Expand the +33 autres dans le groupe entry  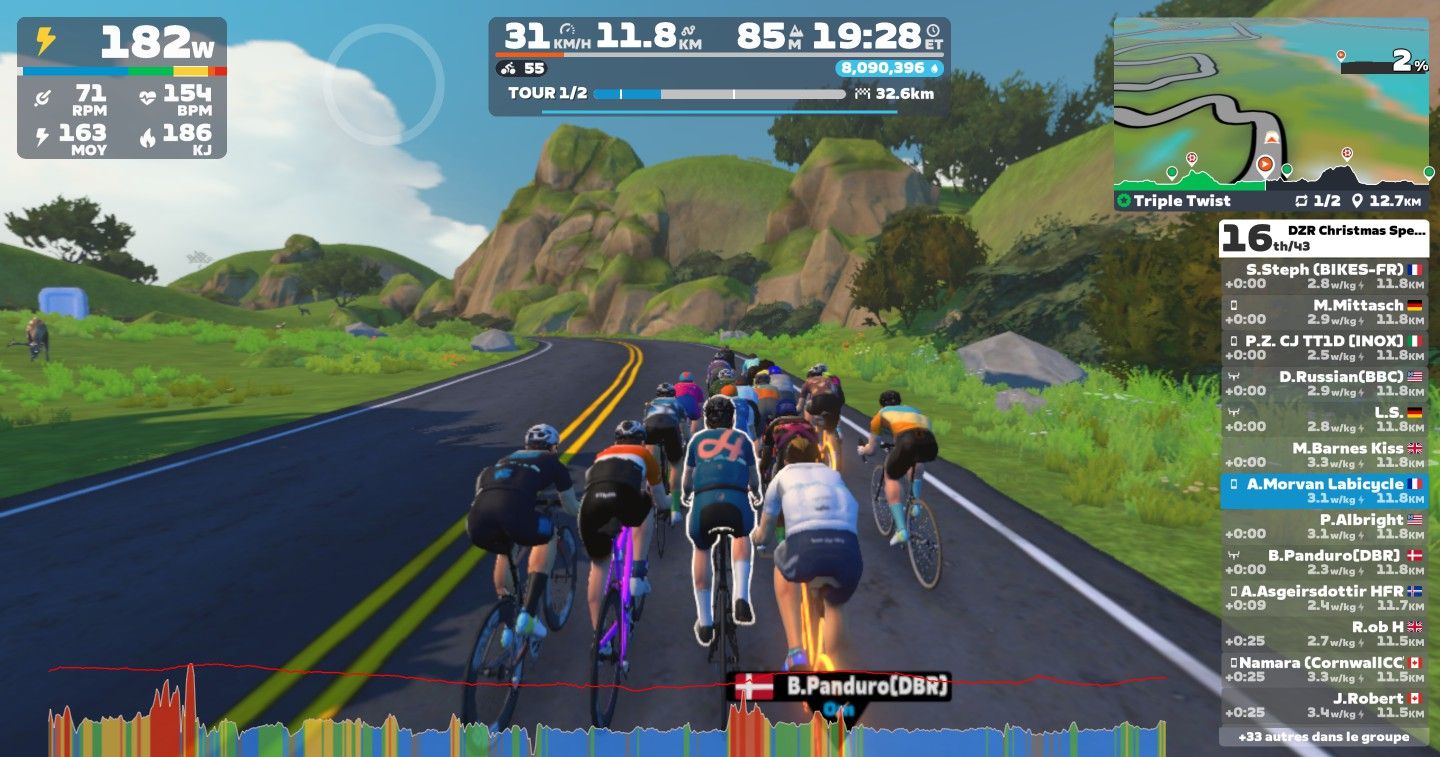click(x=1324, y=737)
